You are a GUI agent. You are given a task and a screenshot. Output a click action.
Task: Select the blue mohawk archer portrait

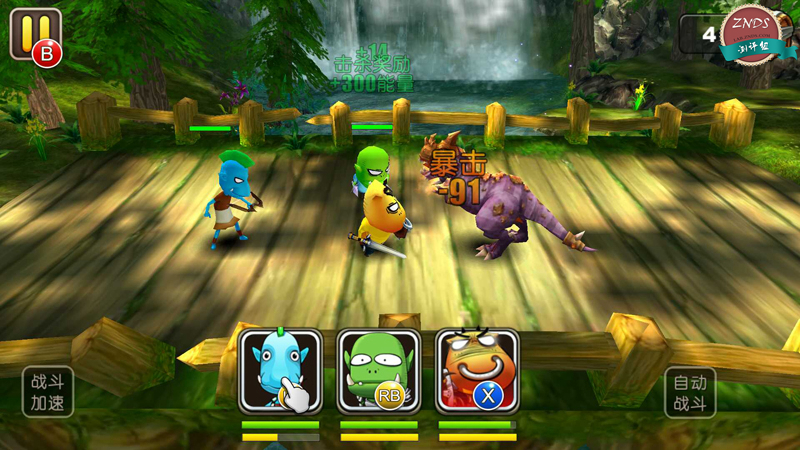click(280, 371)
